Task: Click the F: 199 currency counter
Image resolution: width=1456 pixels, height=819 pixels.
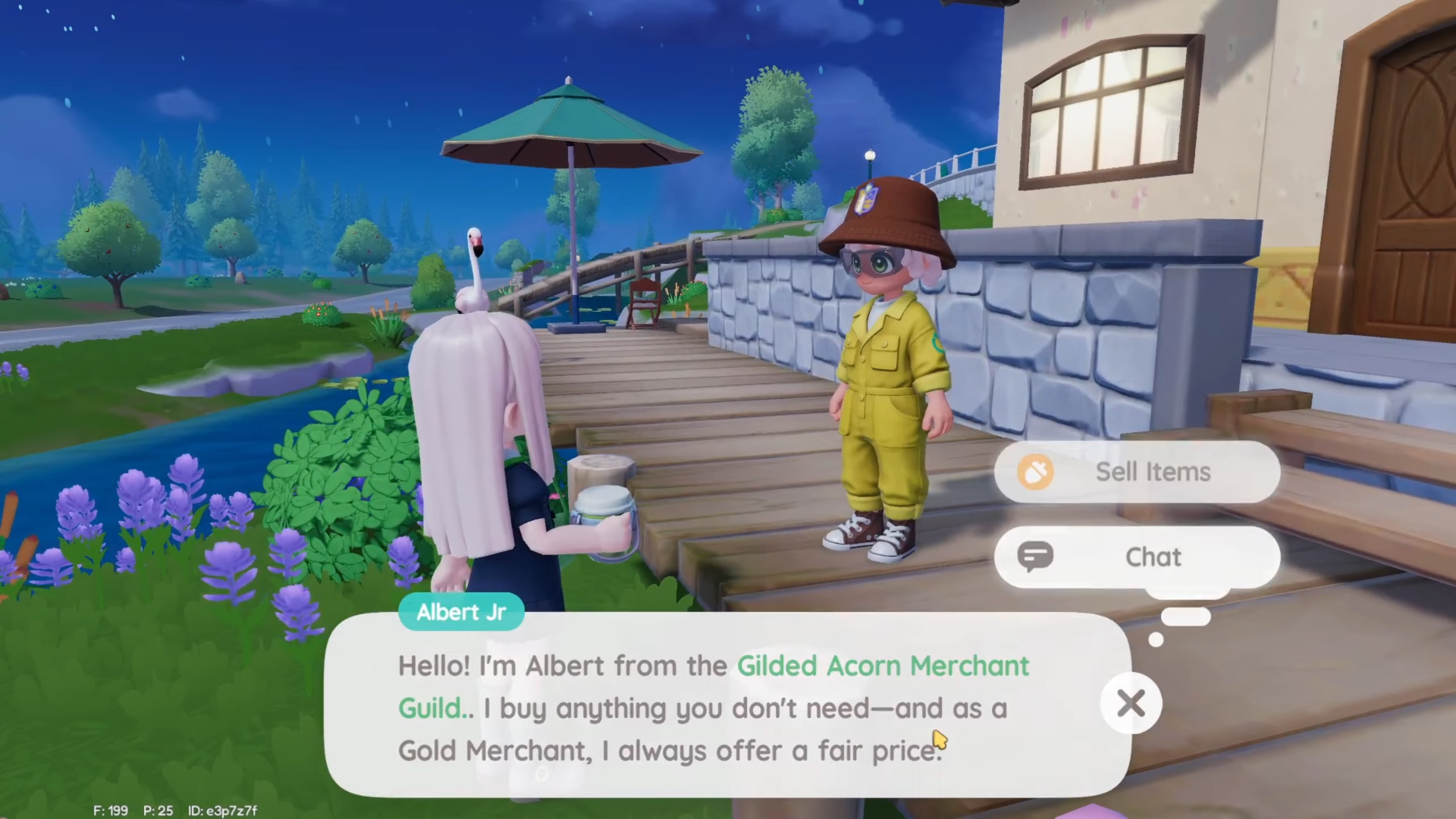Action: (111, 811)
